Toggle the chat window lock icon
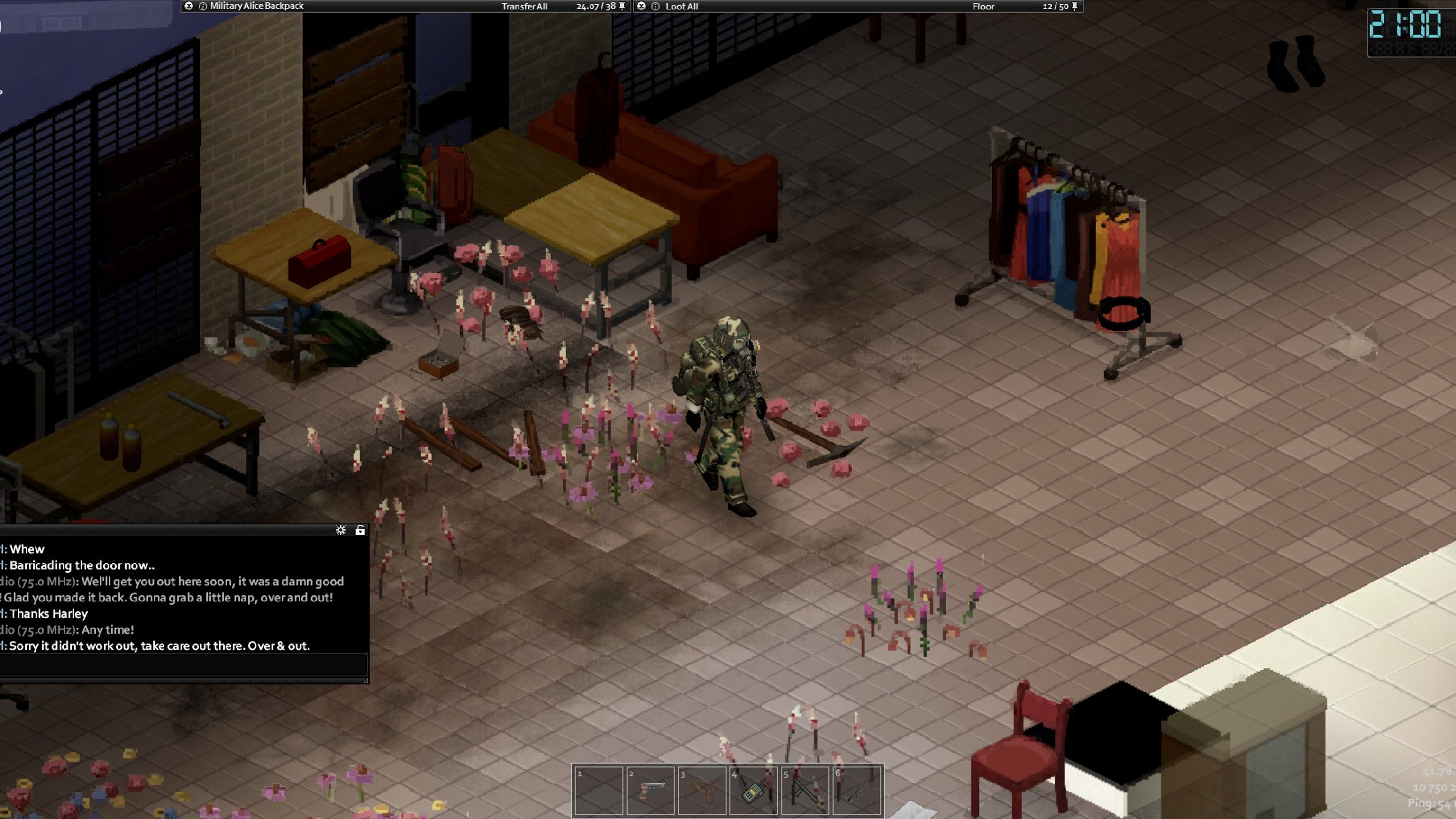Image resolution: width=1456 pixels, height=819 pixels. 360,529
